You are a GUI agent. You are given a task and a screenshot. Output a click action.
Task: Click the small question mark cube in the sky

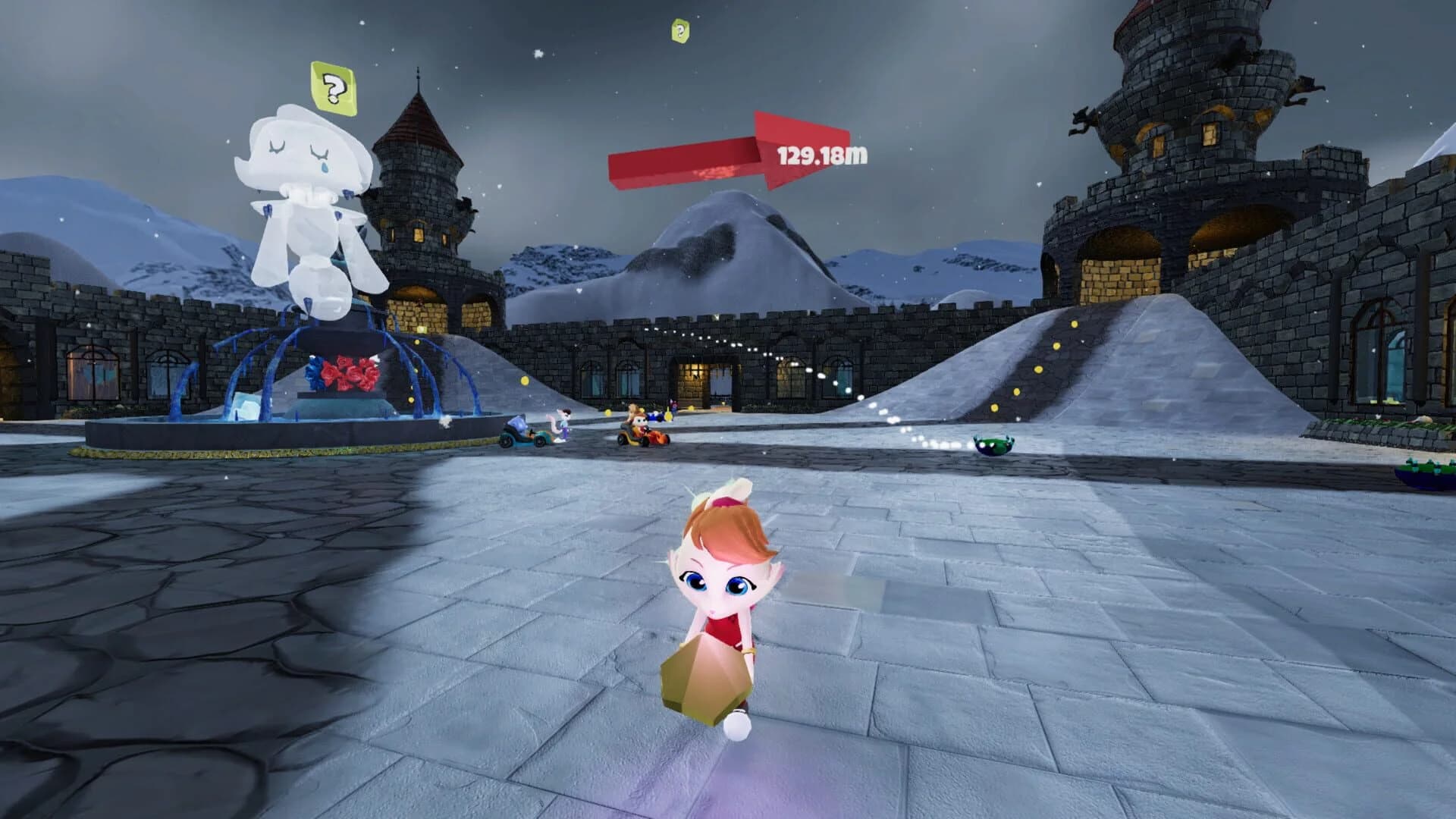(x=680, y=32)
